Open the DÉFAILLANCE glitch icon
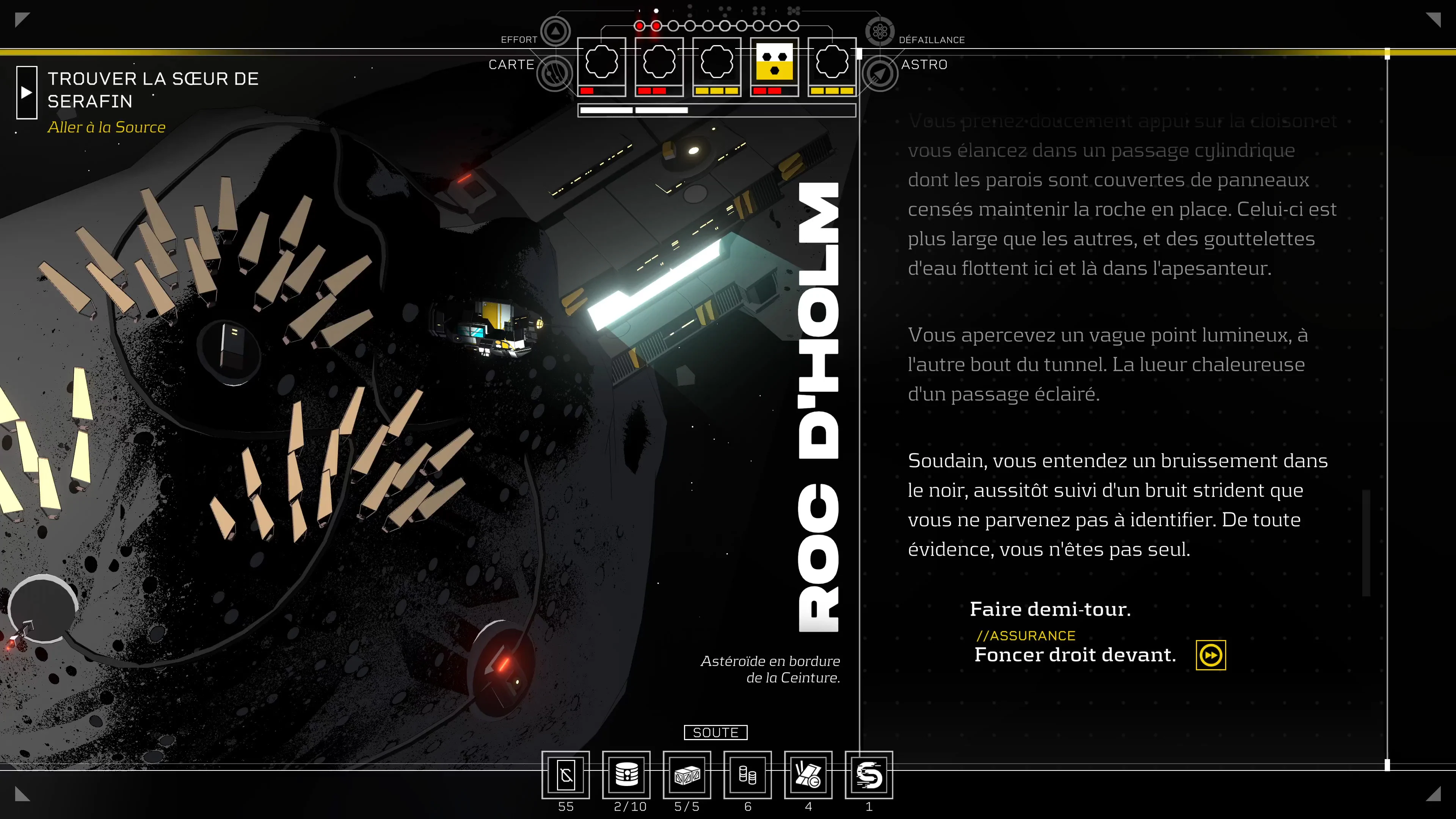1456x819 pixels. tap(880, 31)
